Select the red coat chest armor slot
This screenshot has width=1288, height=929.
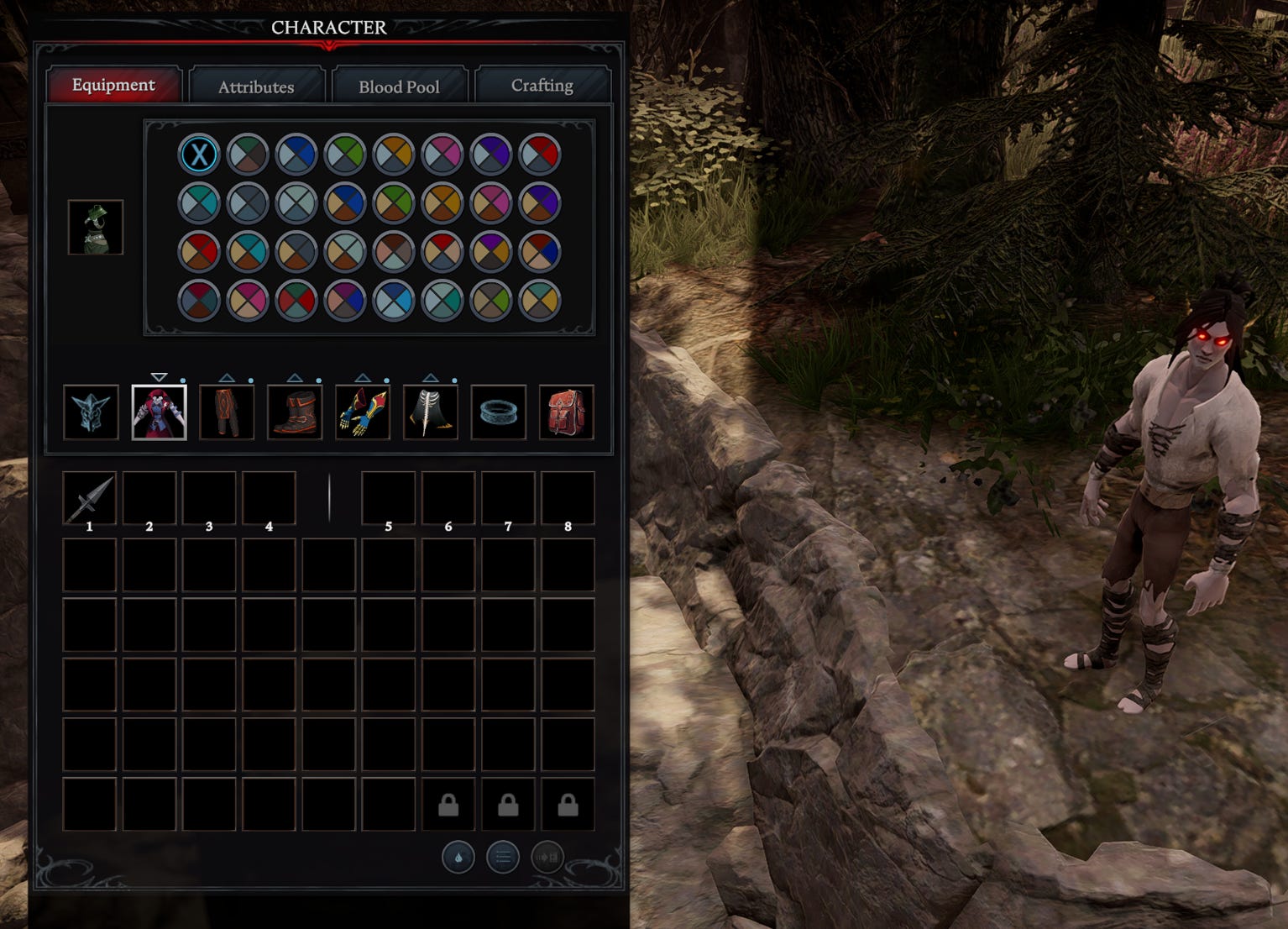coord(159,412)
